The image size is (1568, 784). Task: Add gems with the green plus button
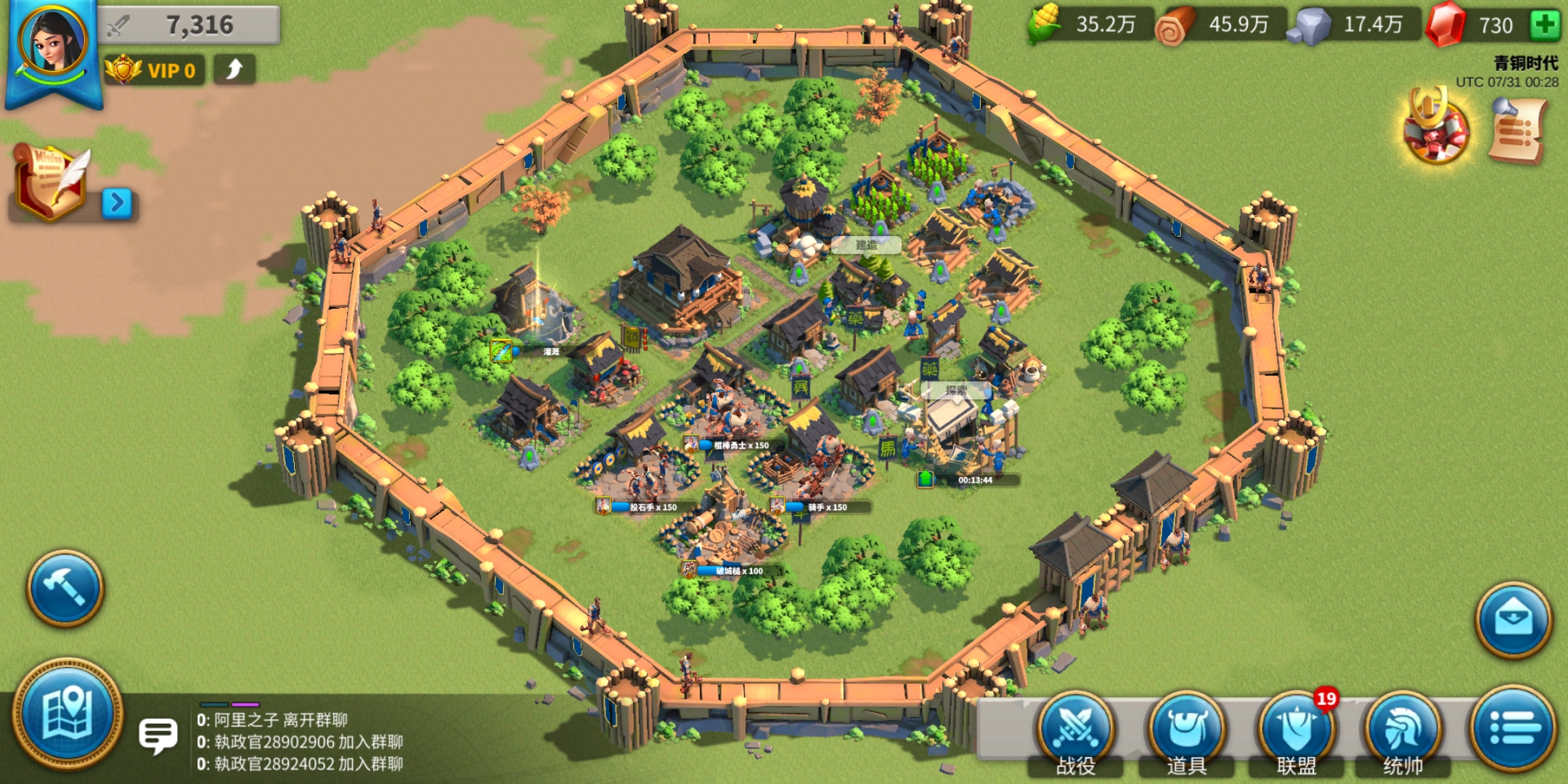coord(1545,25)
